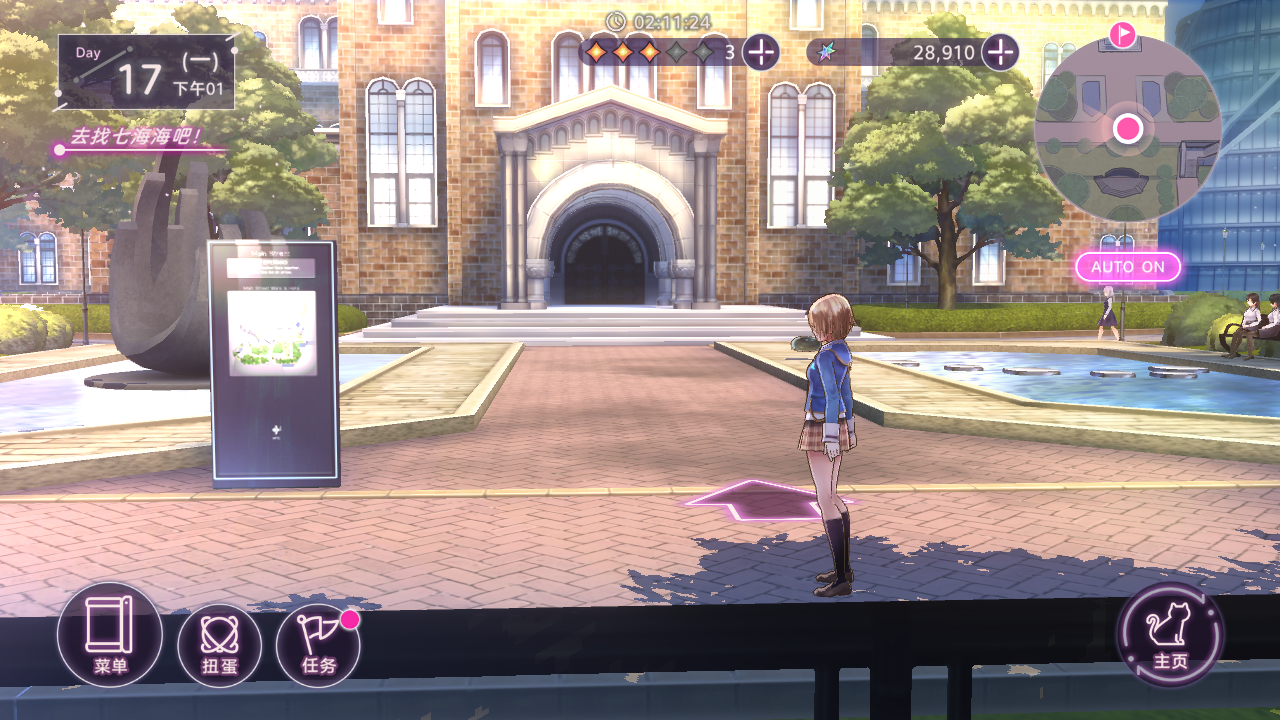The height and width of the screenshot is (720, 1280).
Task: Go to the 主页 home button
Action: (1170, 635)
